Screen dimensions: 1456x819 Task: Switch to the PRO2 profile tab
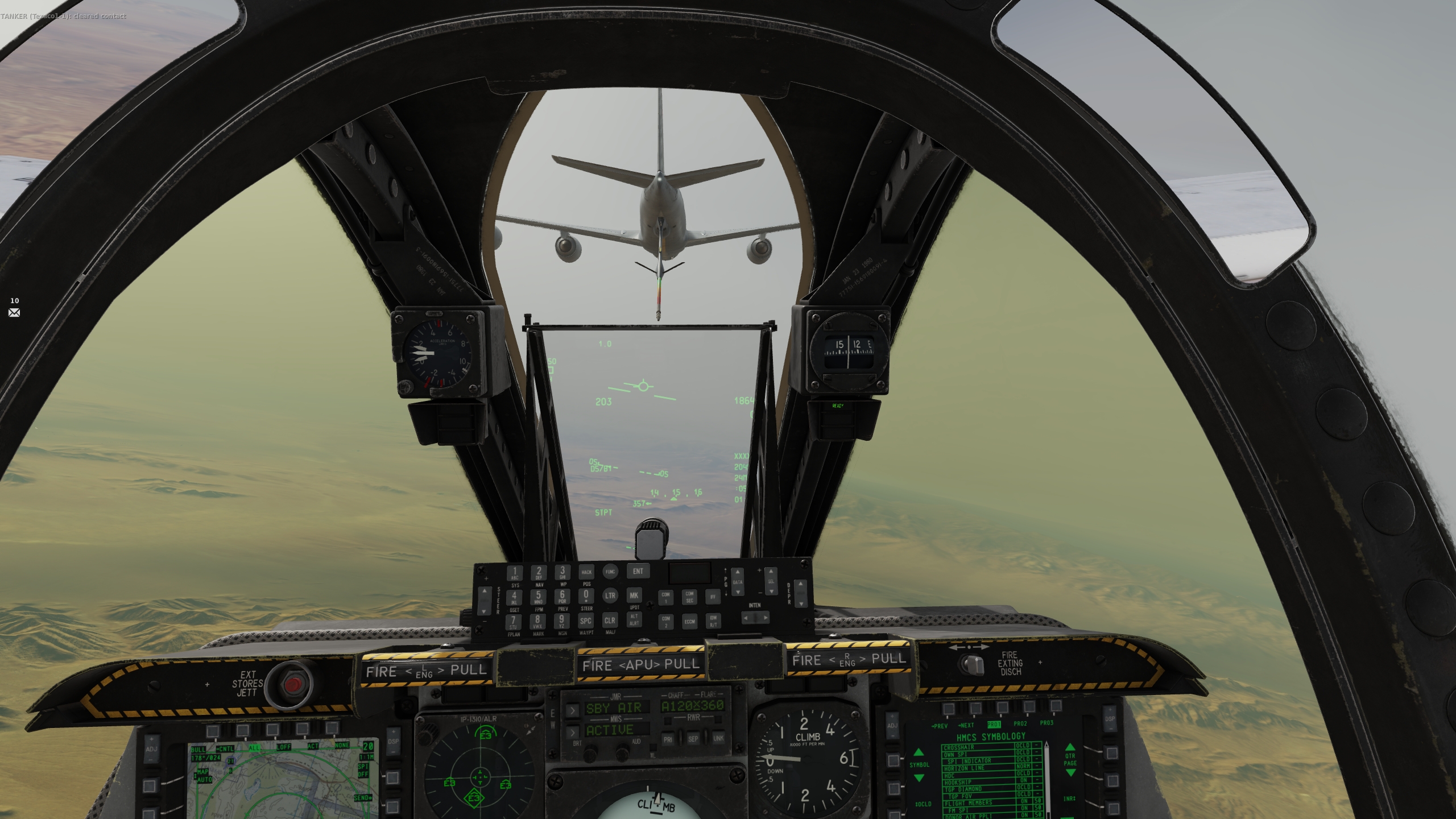coord(1020,724)
